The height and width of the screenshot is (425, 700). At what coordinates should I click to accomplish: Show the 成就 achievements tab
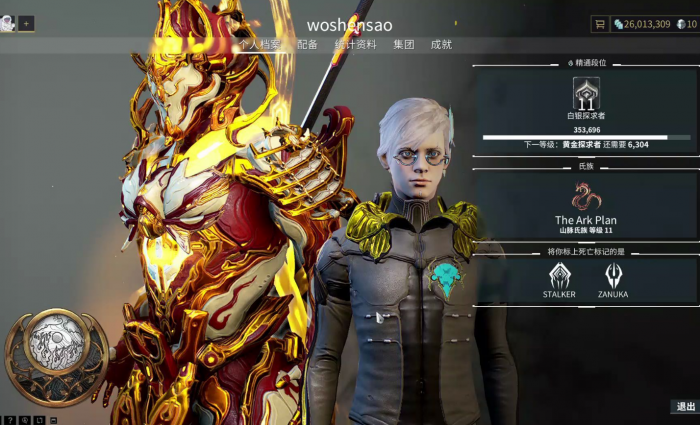pos(441,45)
